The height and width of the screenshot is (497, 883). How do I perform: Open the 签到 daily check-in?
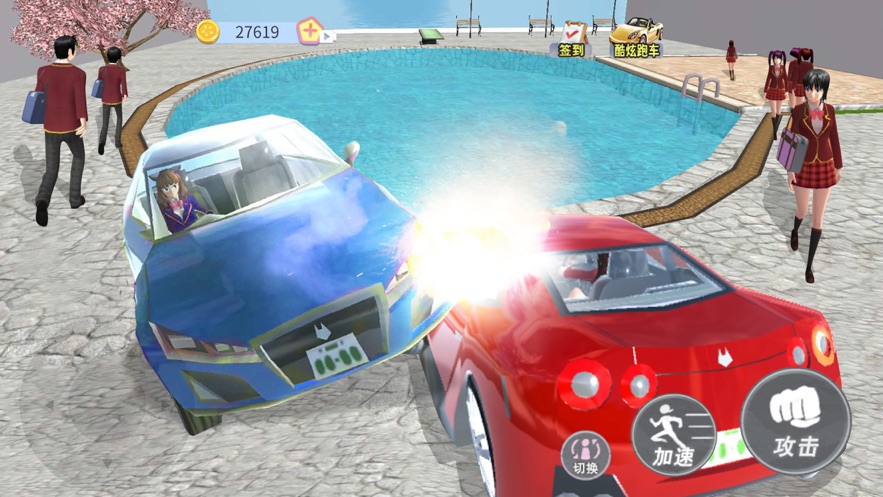click(x=572, y=39)
